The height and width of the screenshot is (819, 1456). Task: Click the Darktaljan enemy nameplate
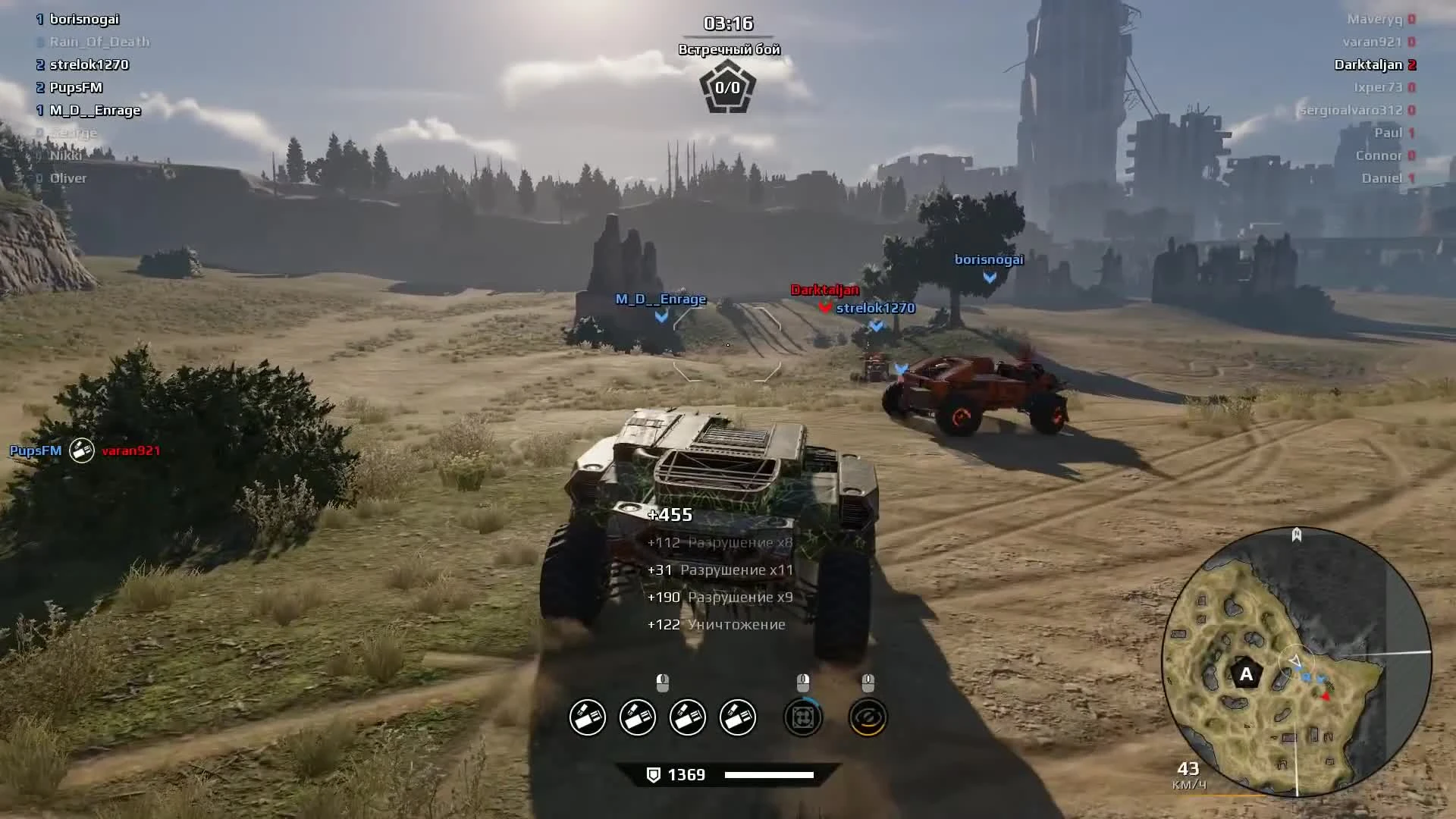(x=824, y=289)
